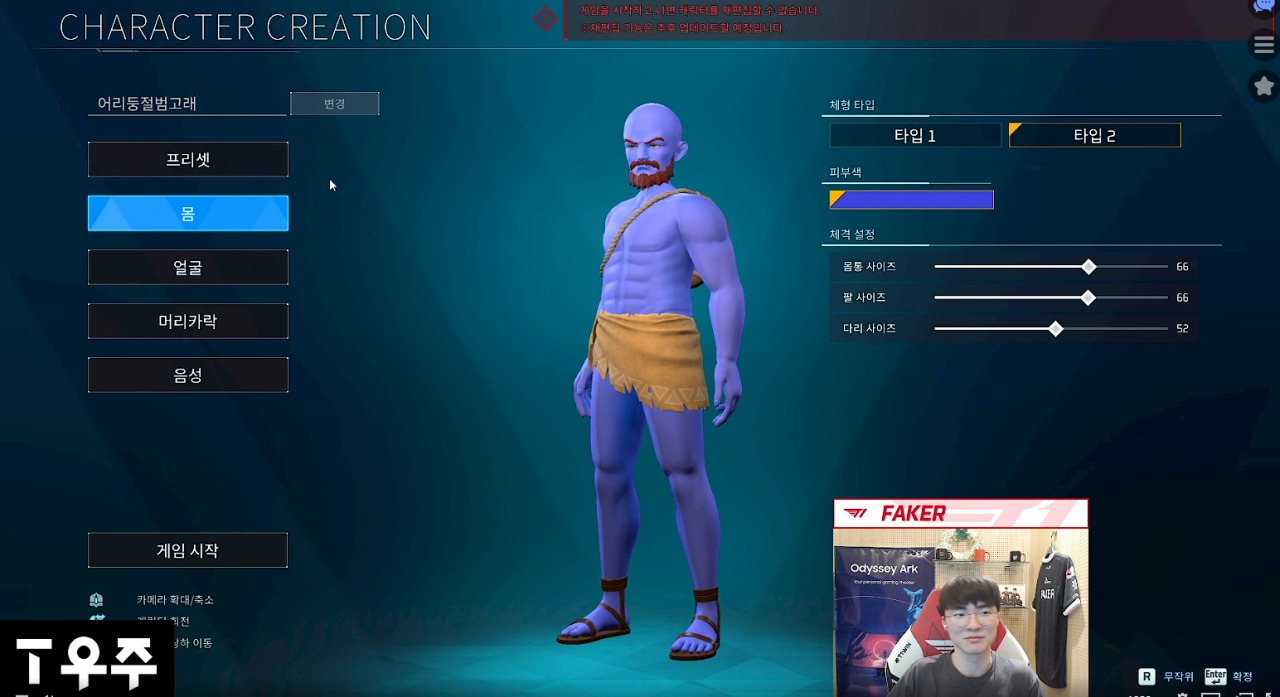Image resolution: width=1280 pixels, height=697 pixels.
Task: Select body type 타입 2
Action: (1095, 136)
